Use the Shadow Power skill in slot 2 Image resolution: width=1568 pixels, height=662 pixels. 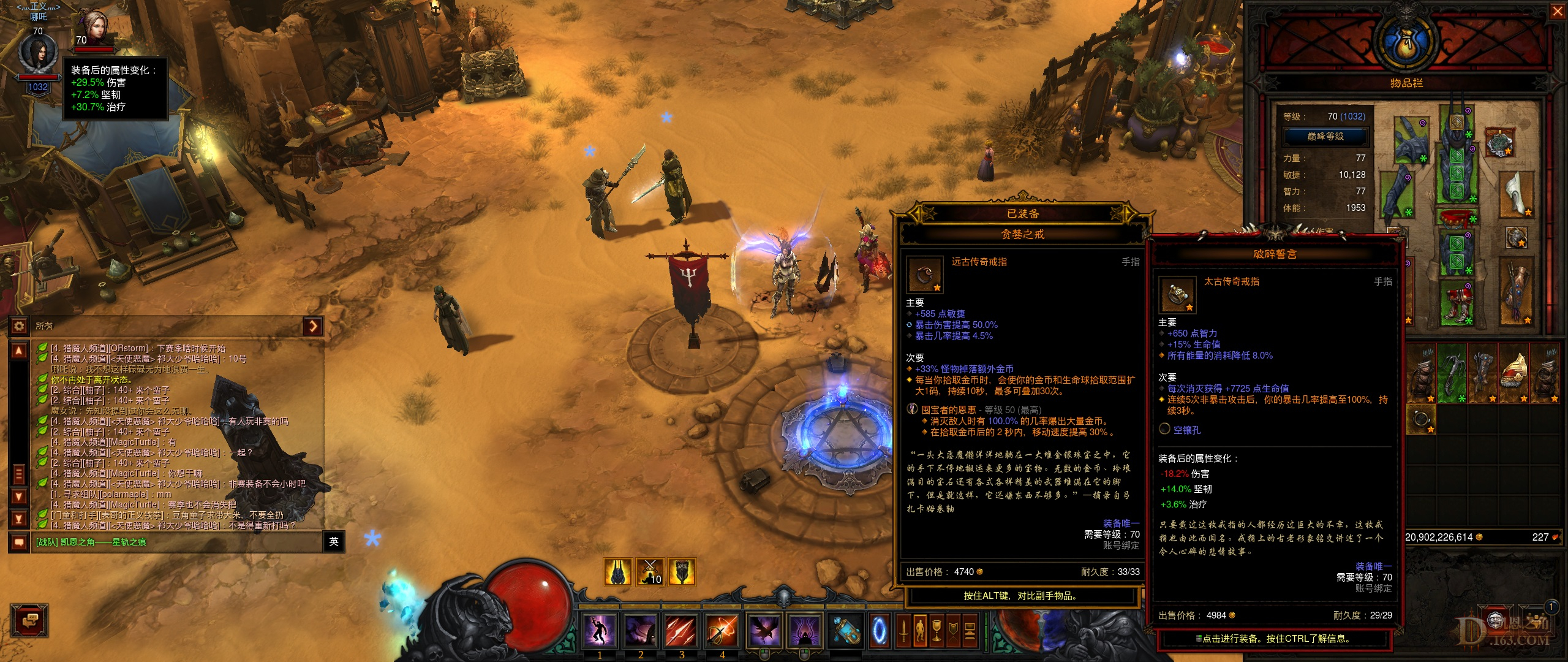click(x=640, y=630)
